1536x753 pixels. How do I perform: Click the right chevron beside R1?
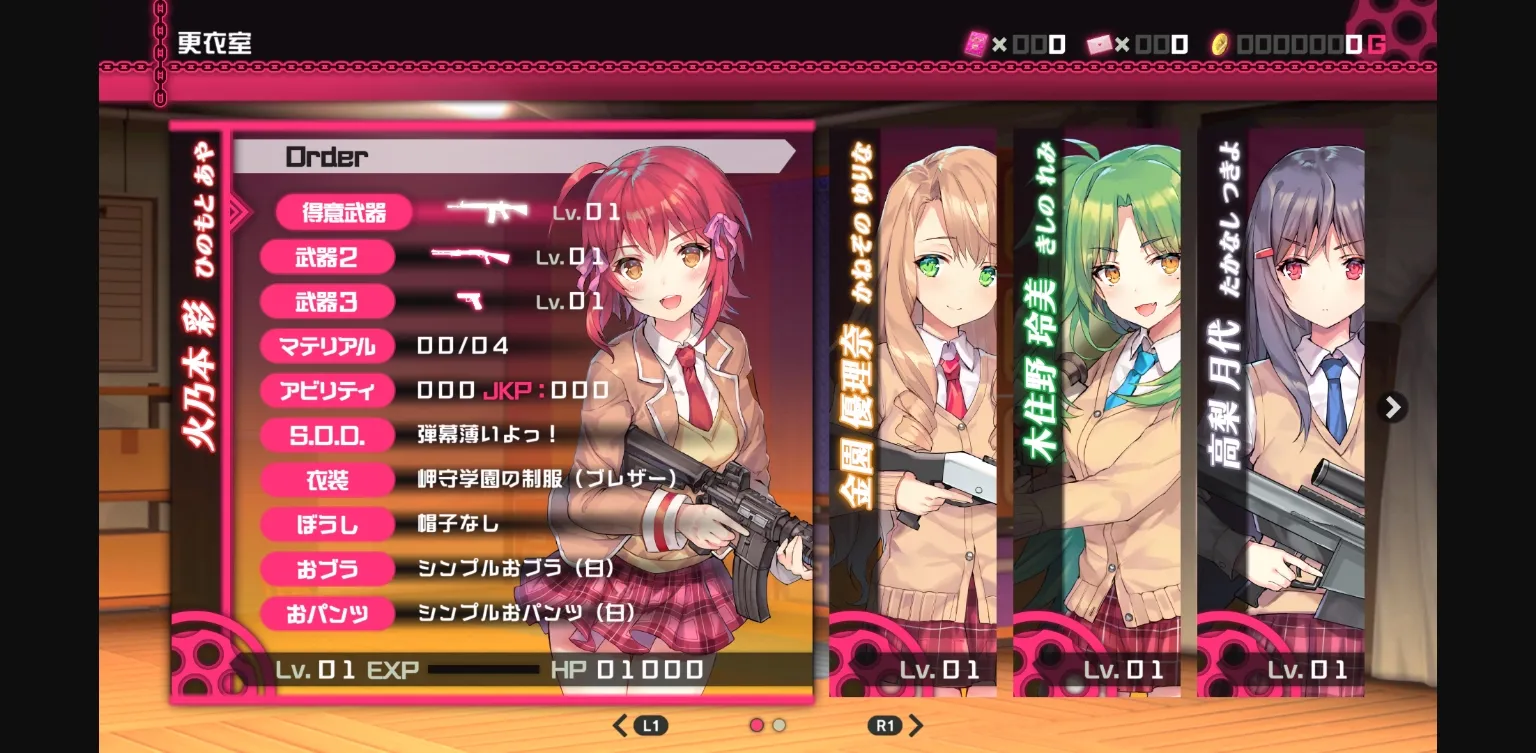coord(916,725)
